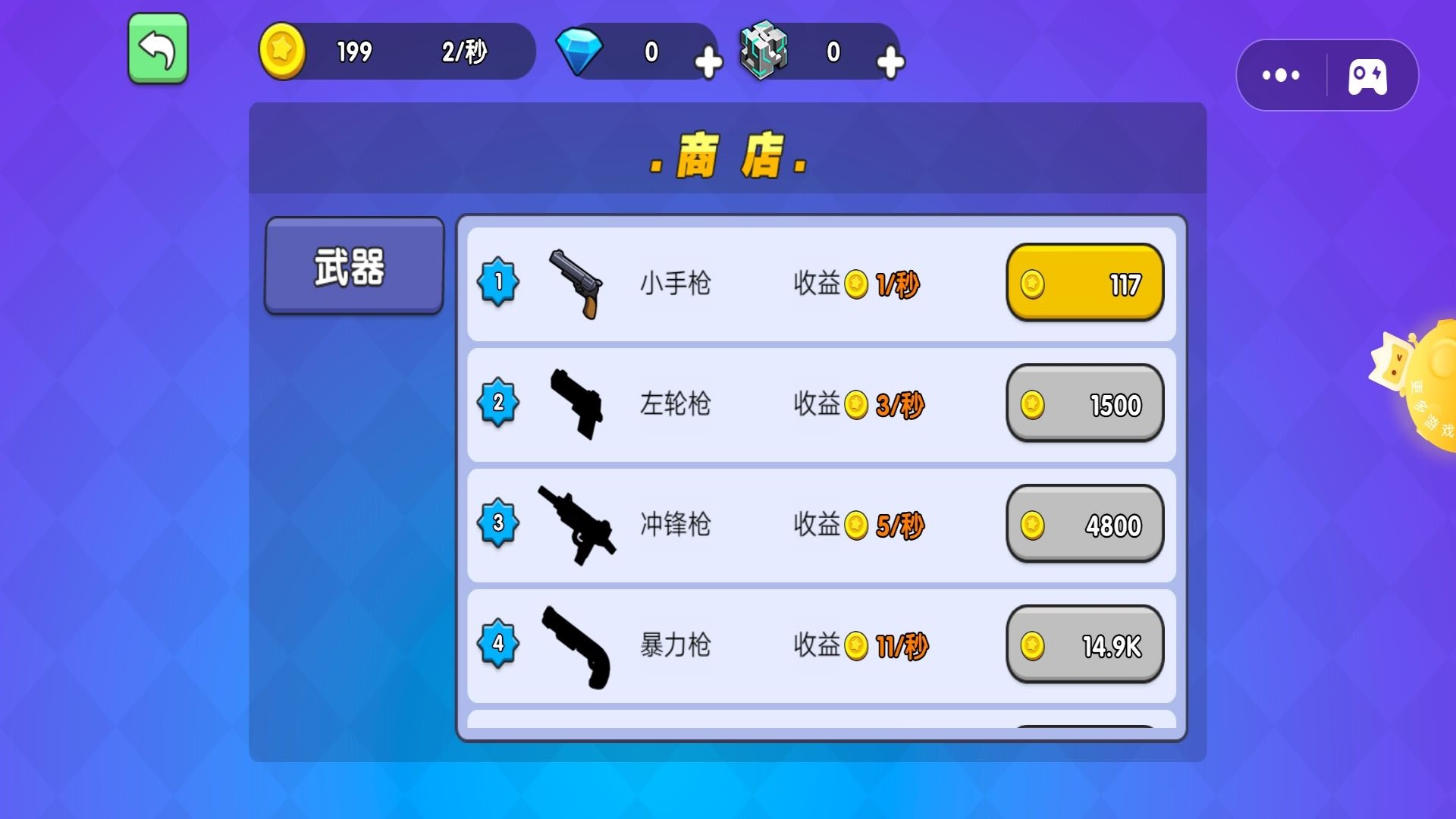This screenshot has height=819, width=1456.
Task: Buy the 小手枪 for 117 coins
Action: (x=1084, y=282)
